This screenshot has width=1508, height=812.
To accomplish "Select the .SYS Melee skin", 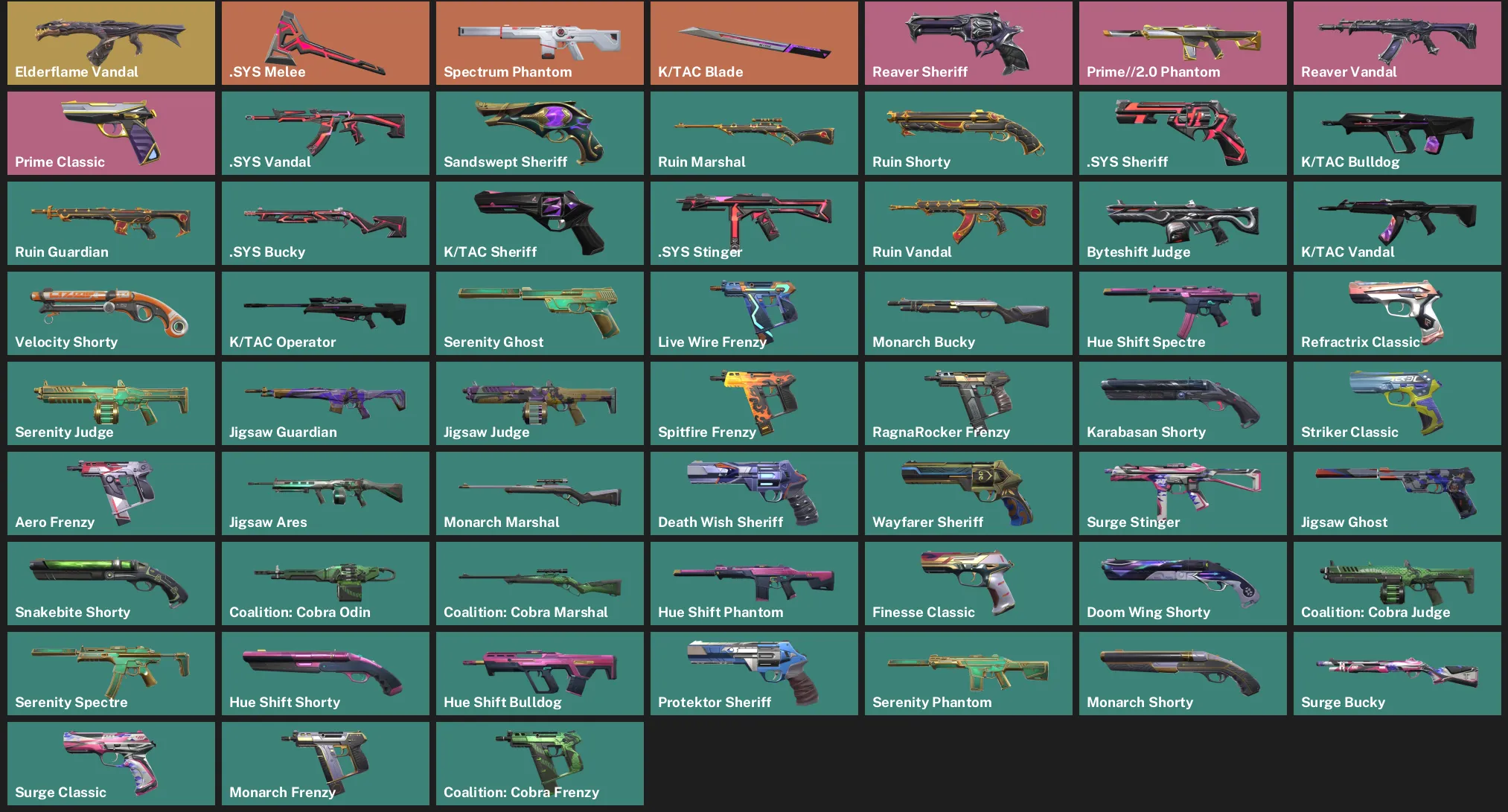I will coord(325,42).
